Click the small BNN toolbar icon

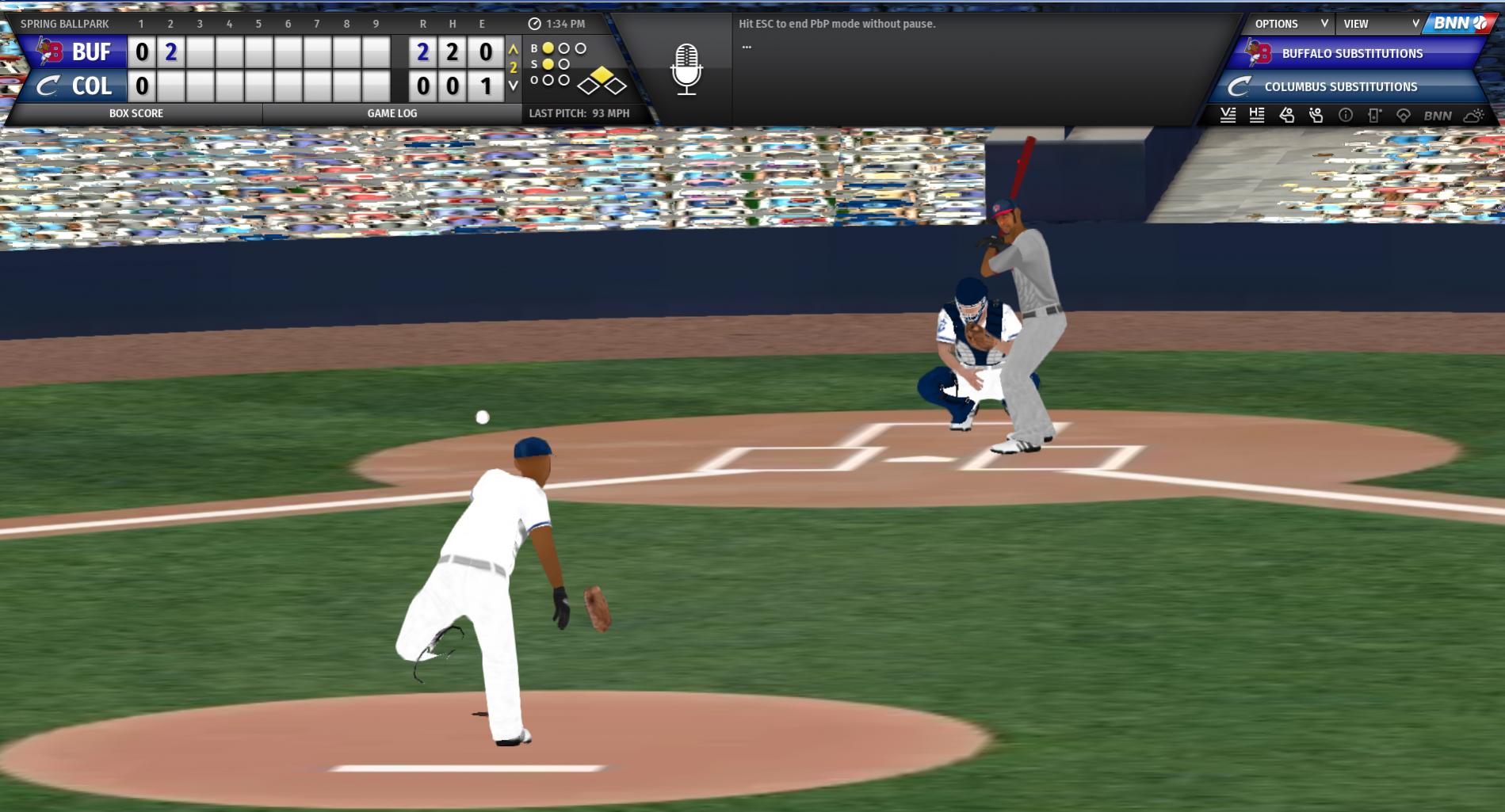pyautogui.click(x=1438, y=116)
